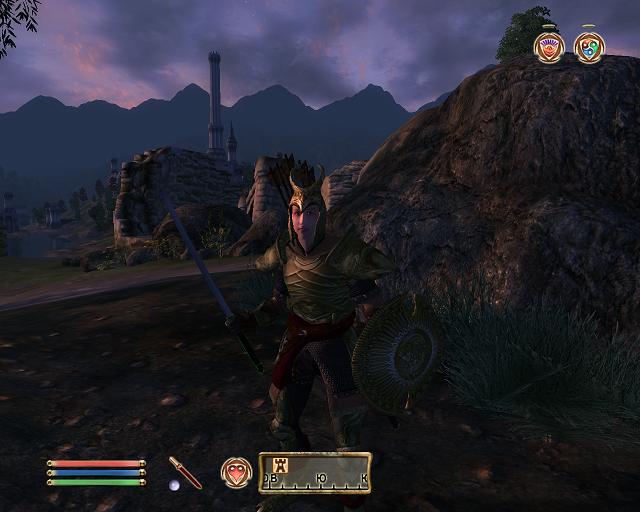The width and height of the screenshot is (640, 512).
Task: Click the compass bar
Action: (315, 473)
